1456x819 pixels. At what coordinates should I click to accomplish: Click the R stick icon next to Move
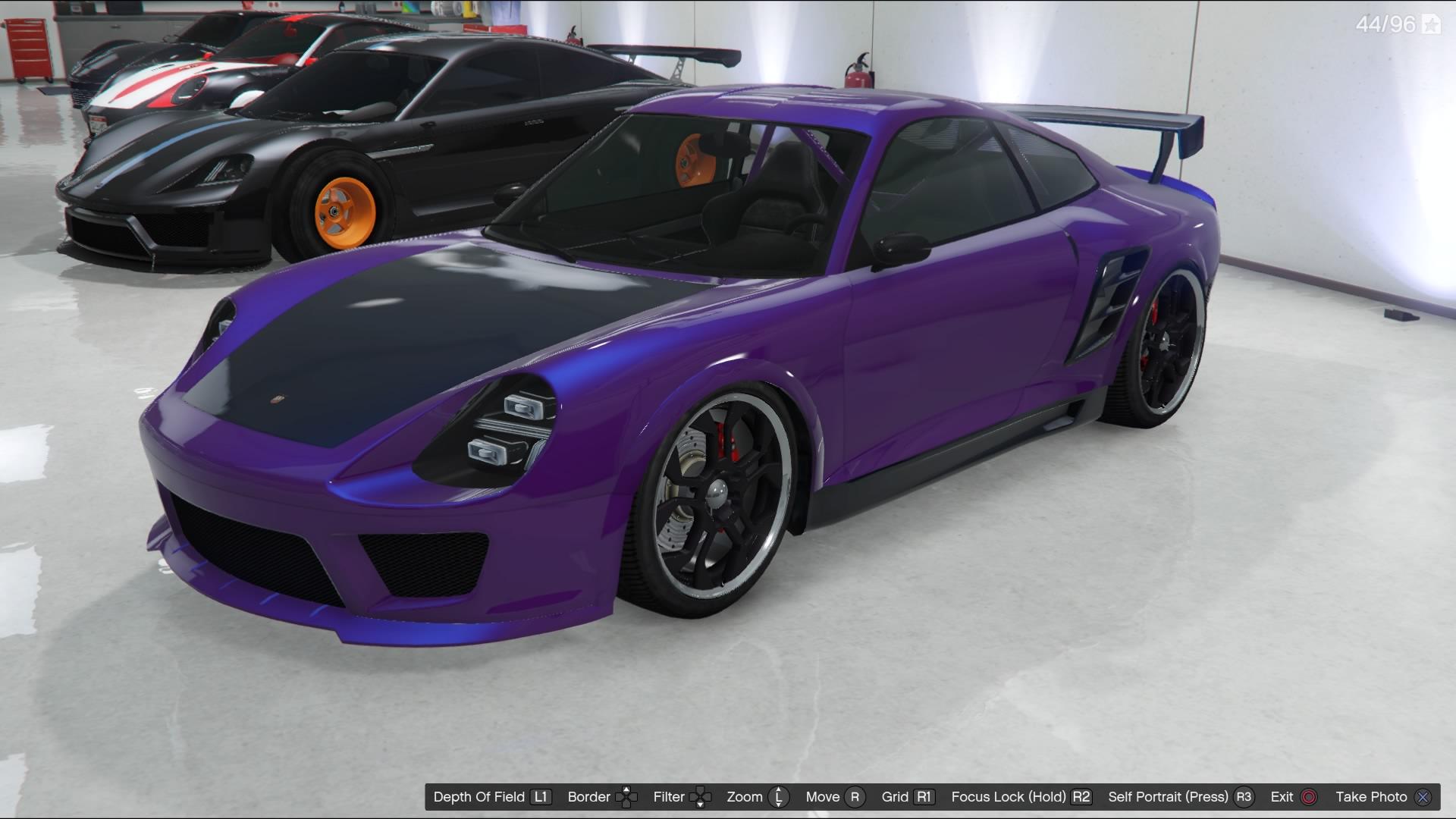click(x=855, y=798)
